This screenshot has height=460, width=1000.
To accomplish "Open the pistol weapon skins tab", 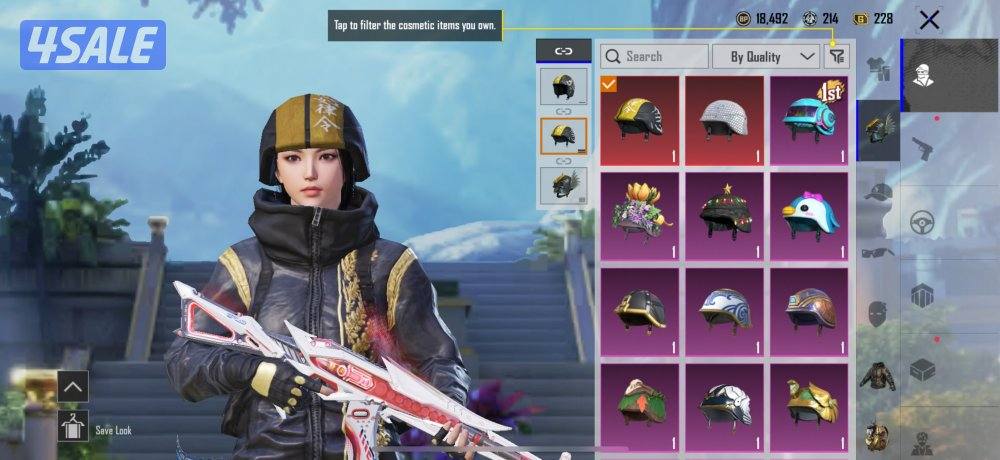I will pos(923,147).
